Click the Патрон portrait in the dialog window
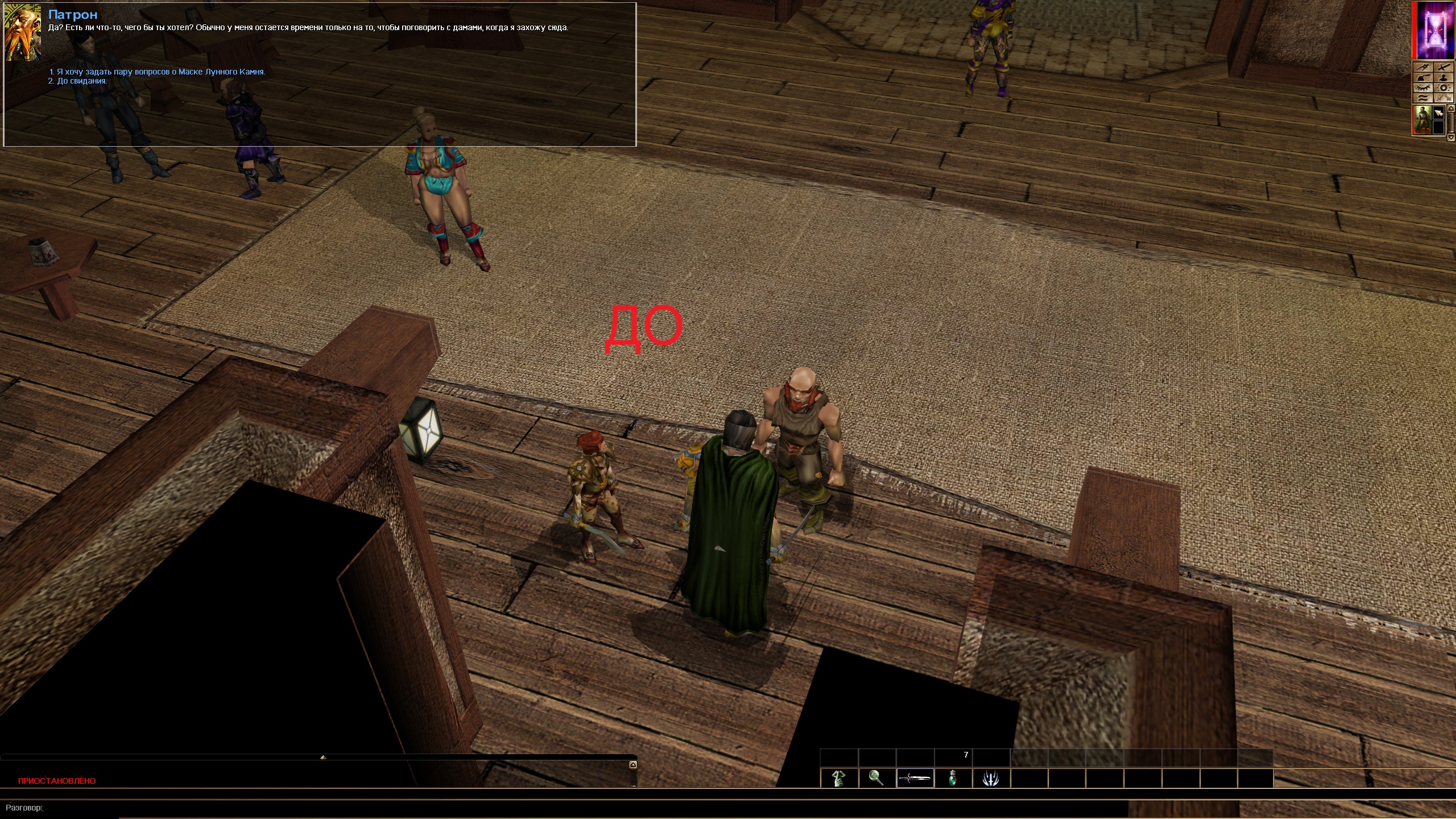The height and width of the screenshot is (819, 1456). (x=23, y=34)
